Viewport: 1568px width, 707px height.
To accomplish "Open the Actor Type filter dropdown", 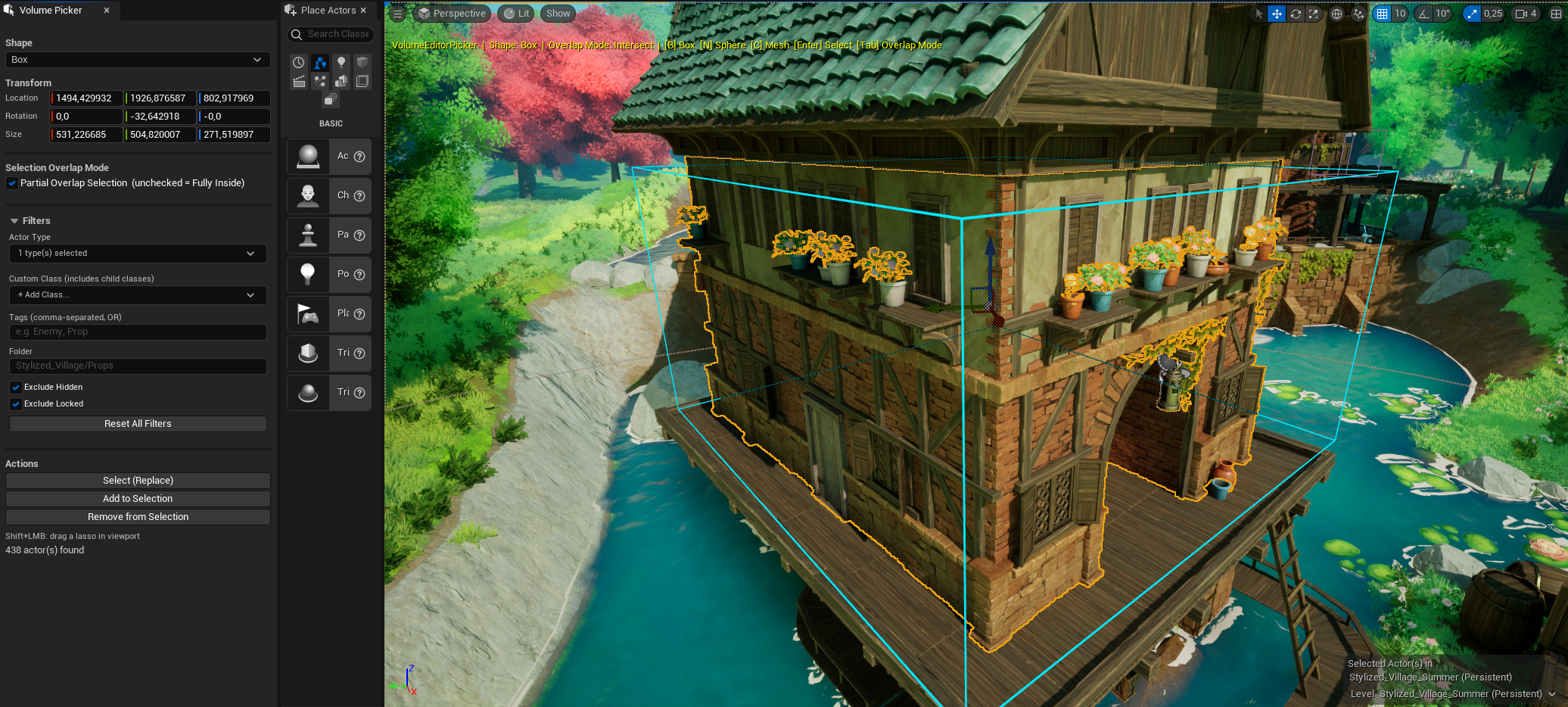I will [x=137, y=254].
